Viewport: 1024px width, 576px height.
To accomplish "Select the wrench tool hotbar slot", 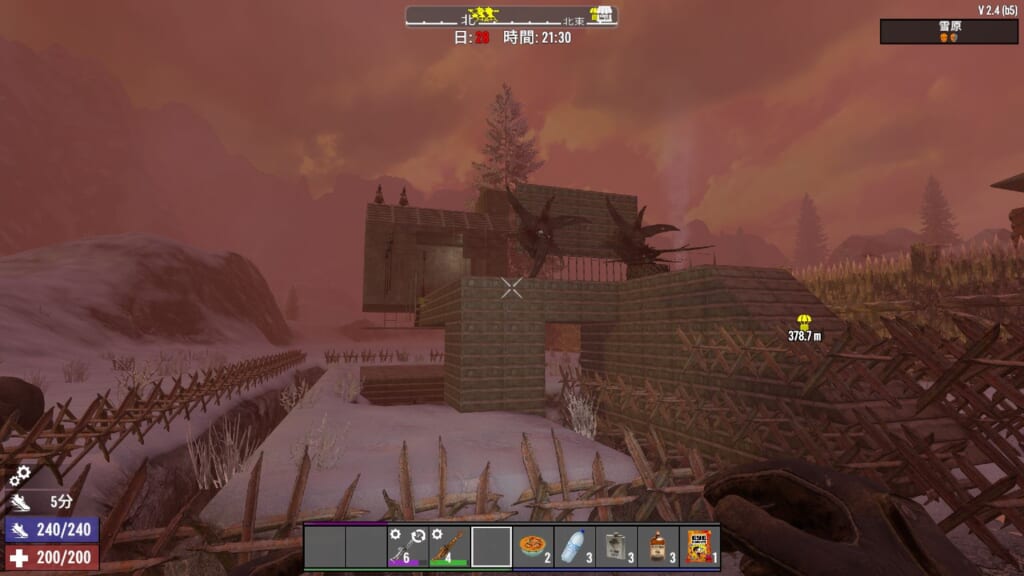I will pos(407,547).
